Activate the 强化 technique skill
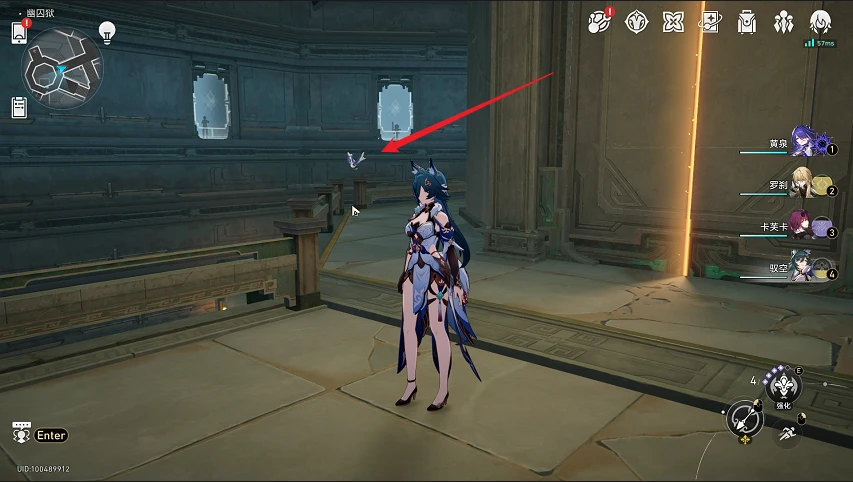This screenshot has width=853, height=482. tap(783, 384)
